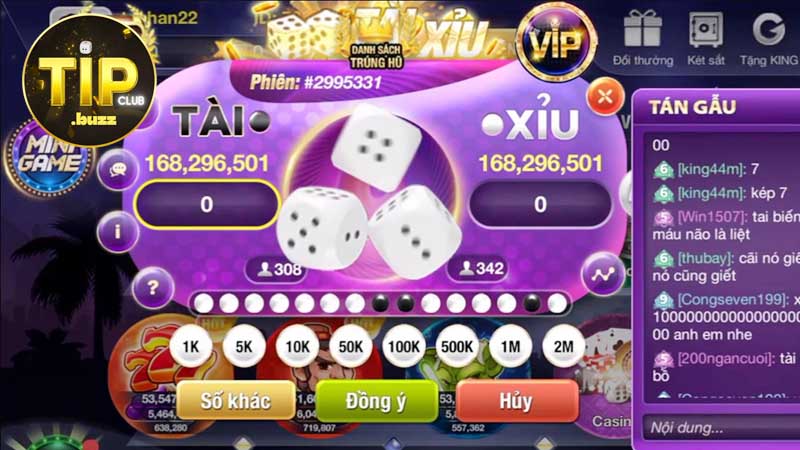Show the trend chart icon
800x450 pixels.
(603, 273)
